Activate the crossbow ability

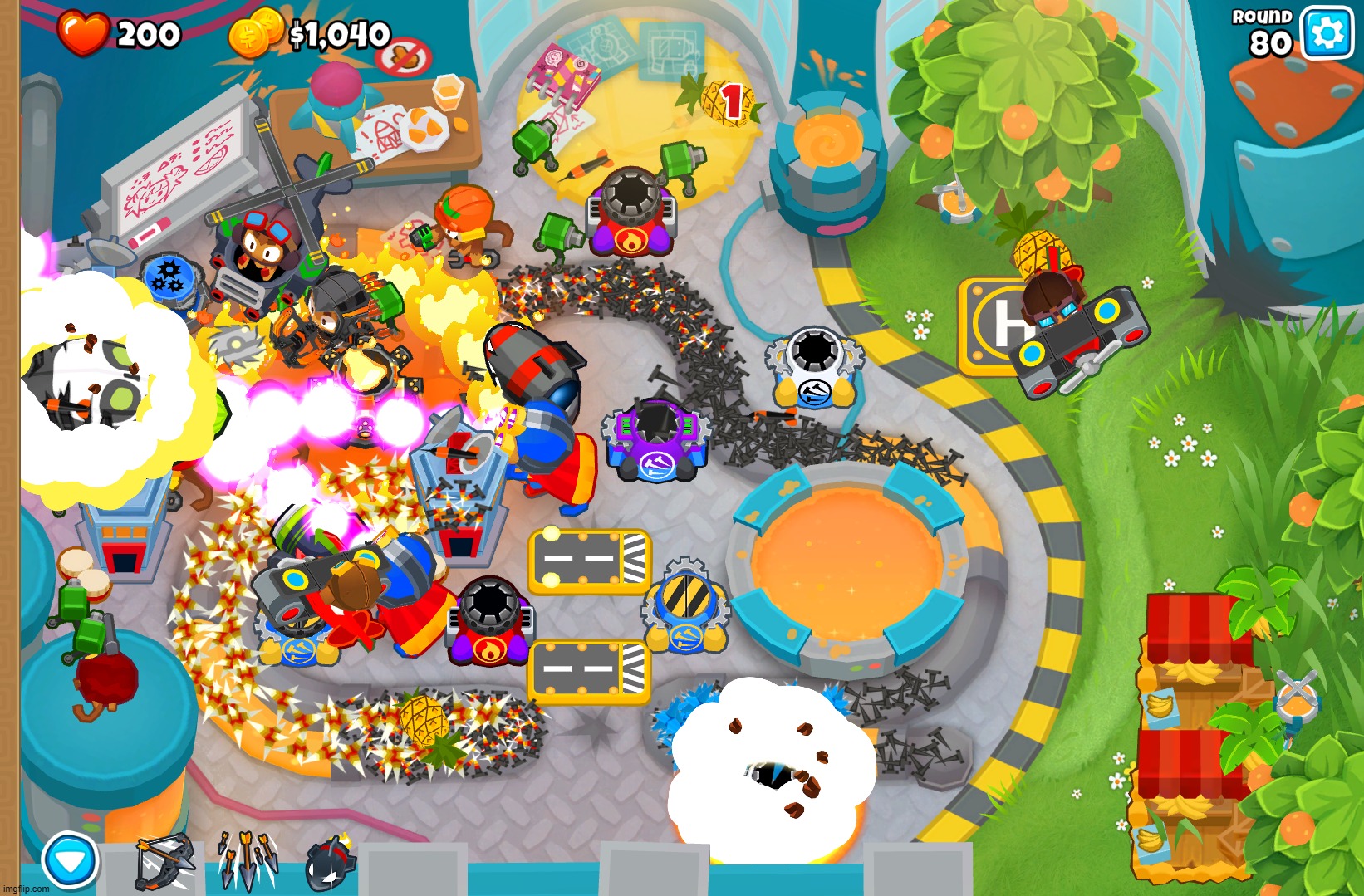(x=164, y=862)
